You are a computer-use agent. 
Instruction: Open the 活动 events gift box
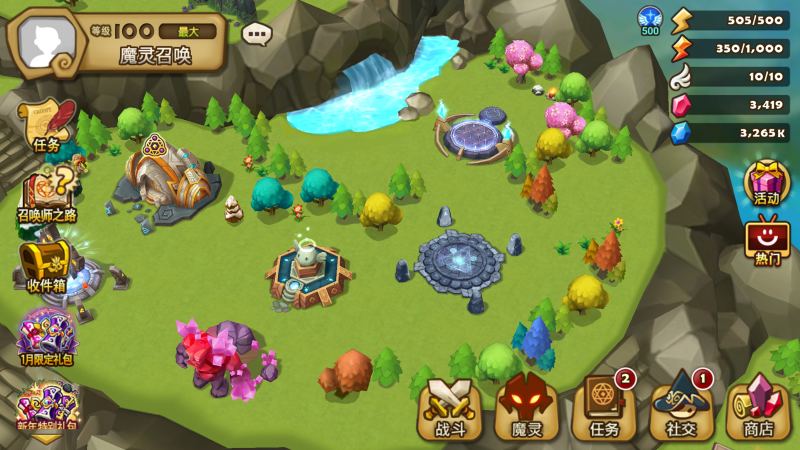(767, 182)
